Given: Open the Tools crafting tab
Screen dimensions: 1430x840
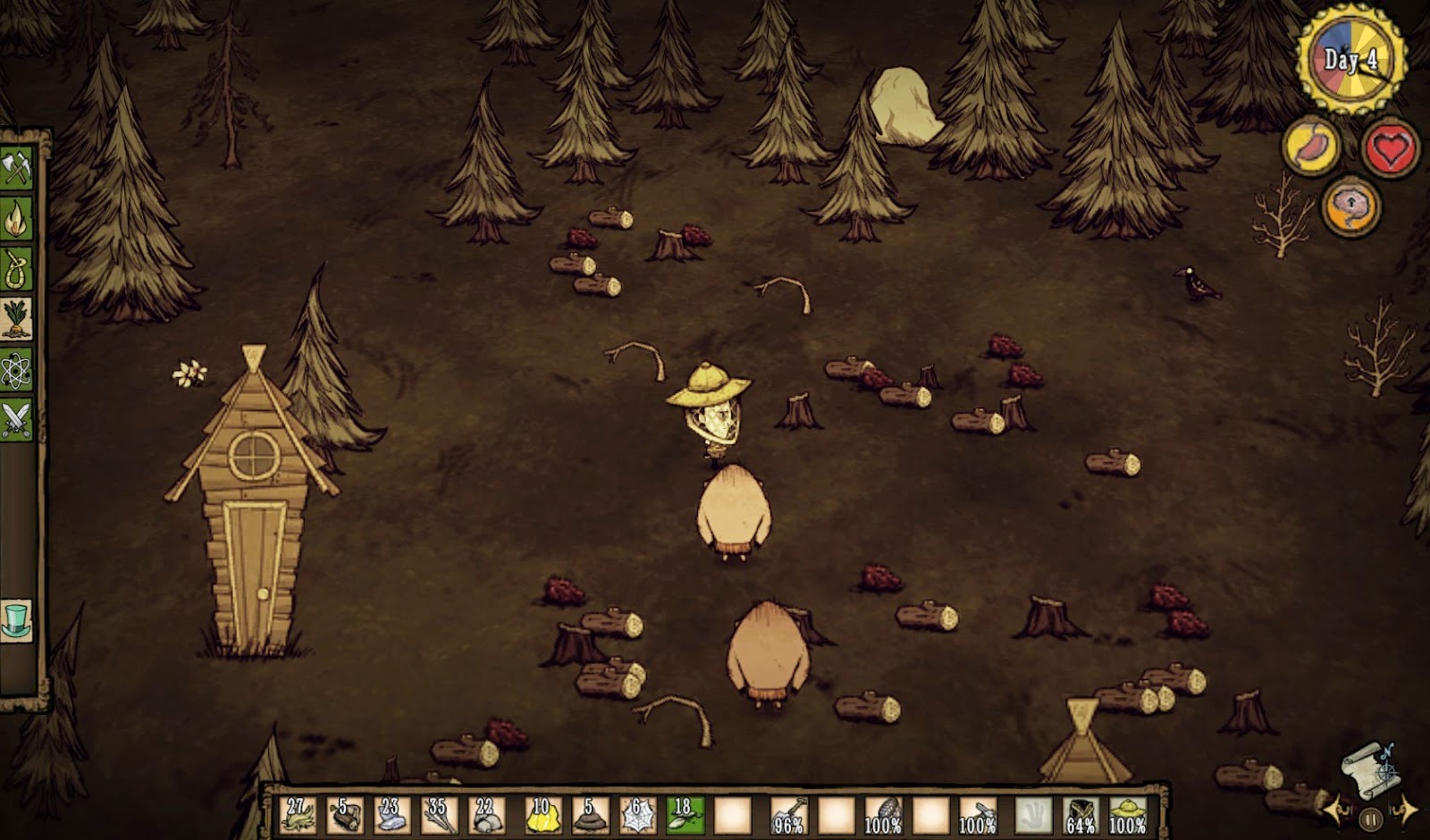Looking at the screenshot, I should coord(16,168).
